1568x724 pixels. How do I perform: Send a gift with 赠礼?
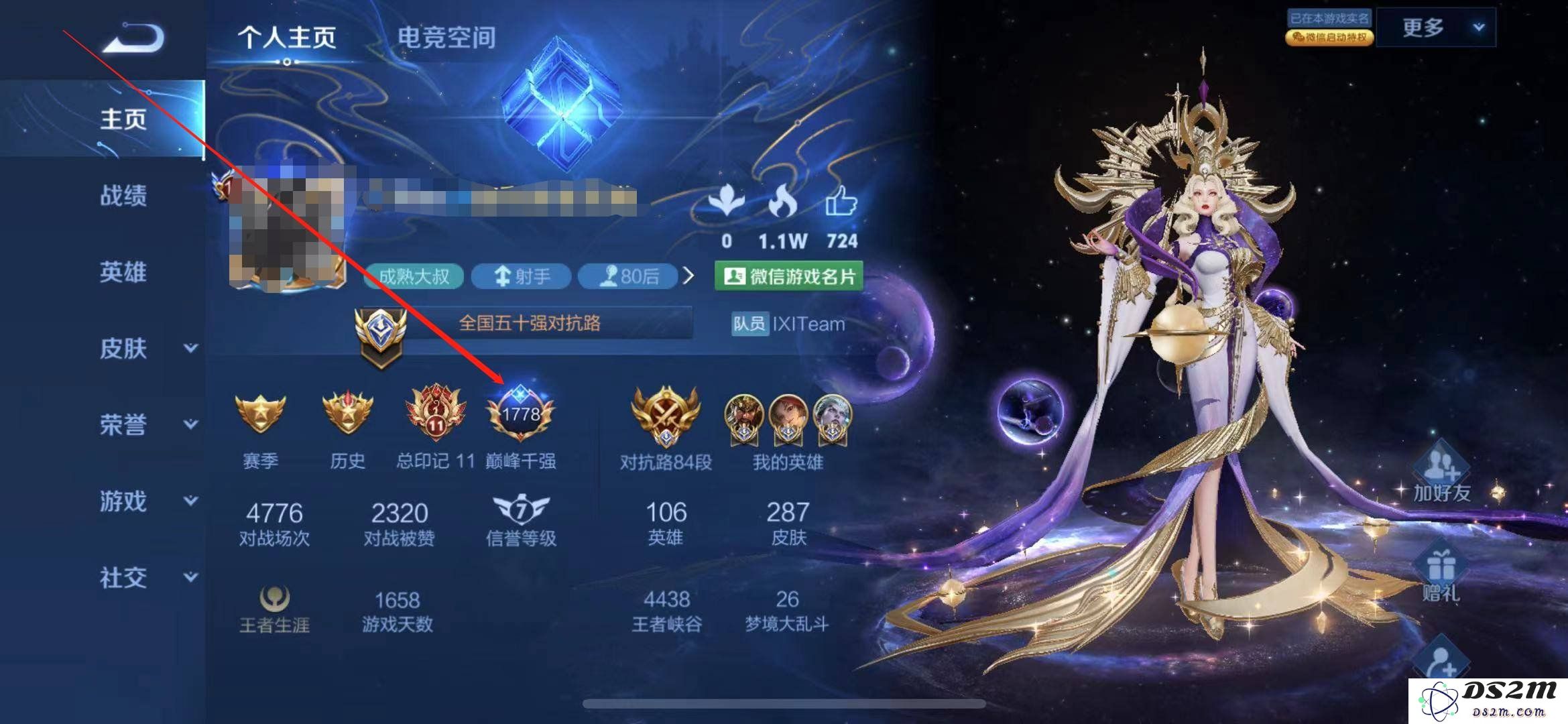click(x=1440, y=575)
